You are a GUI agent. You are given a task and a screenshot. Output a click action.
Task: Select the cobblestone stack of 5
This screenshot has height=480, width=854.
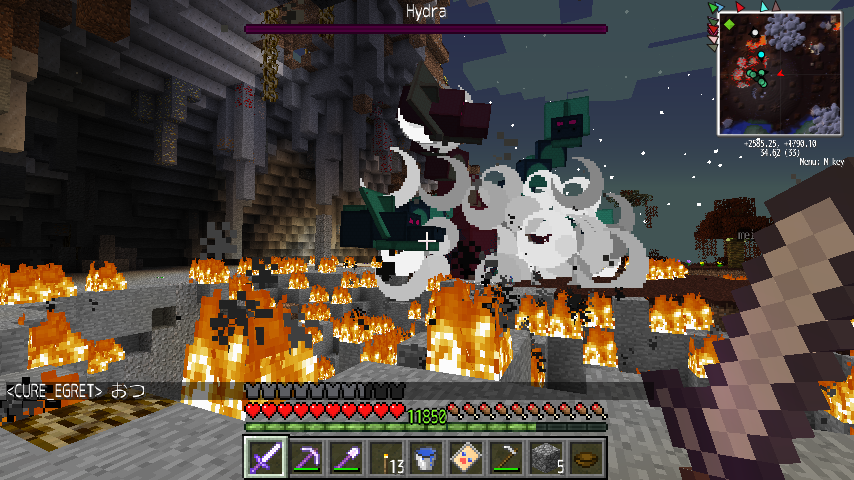[546, 458]
